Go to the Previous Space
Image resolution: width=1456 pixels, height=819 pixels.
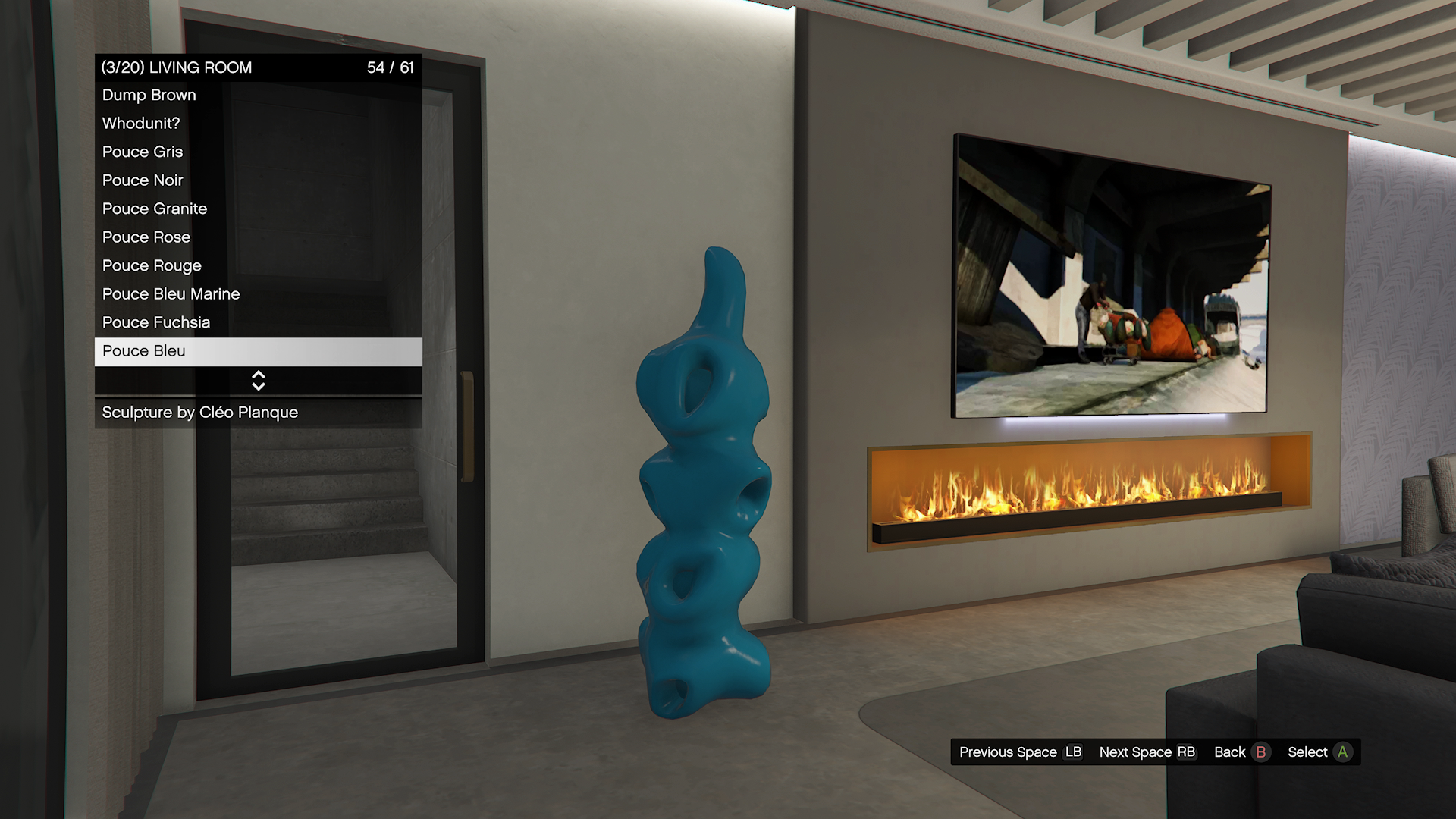pyautogui.click(x=1020, y=752)
